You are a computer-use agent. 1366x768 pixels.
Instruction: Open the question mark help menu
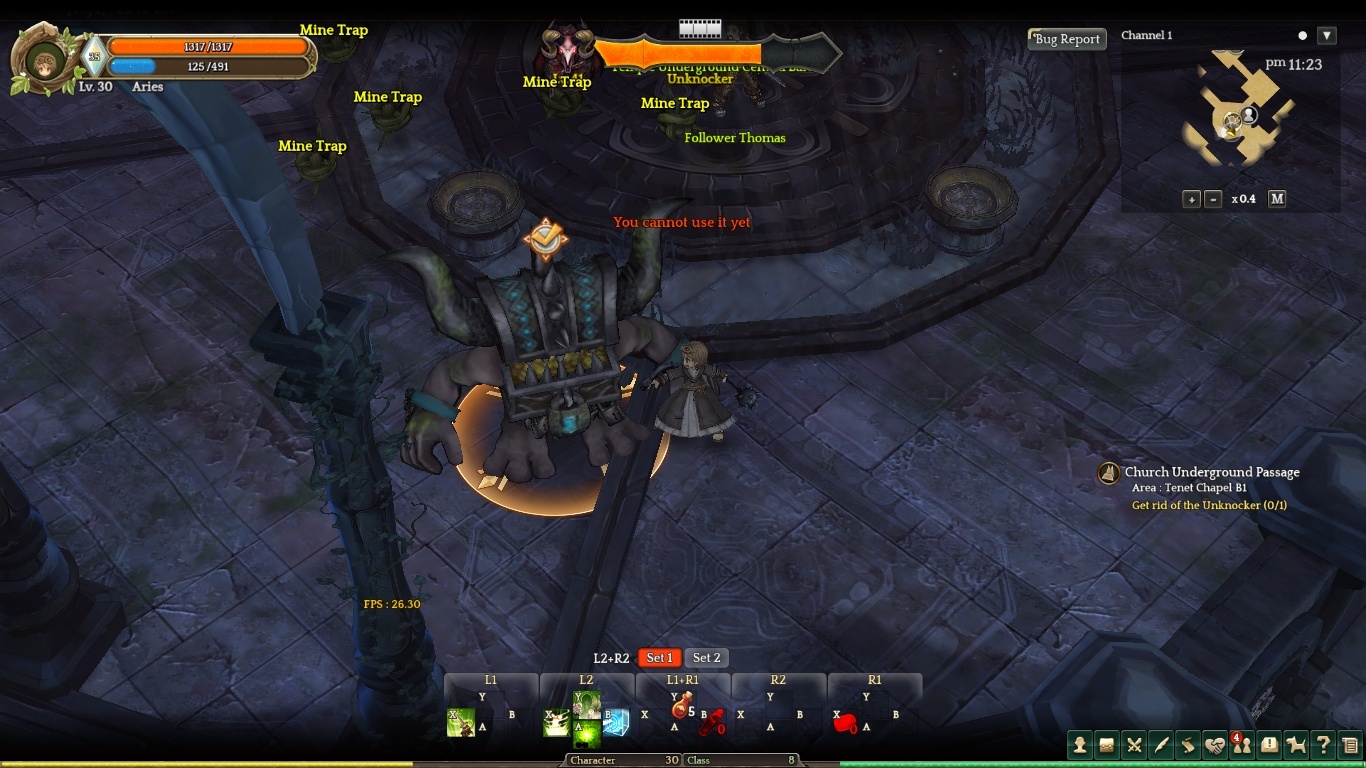1323,744
